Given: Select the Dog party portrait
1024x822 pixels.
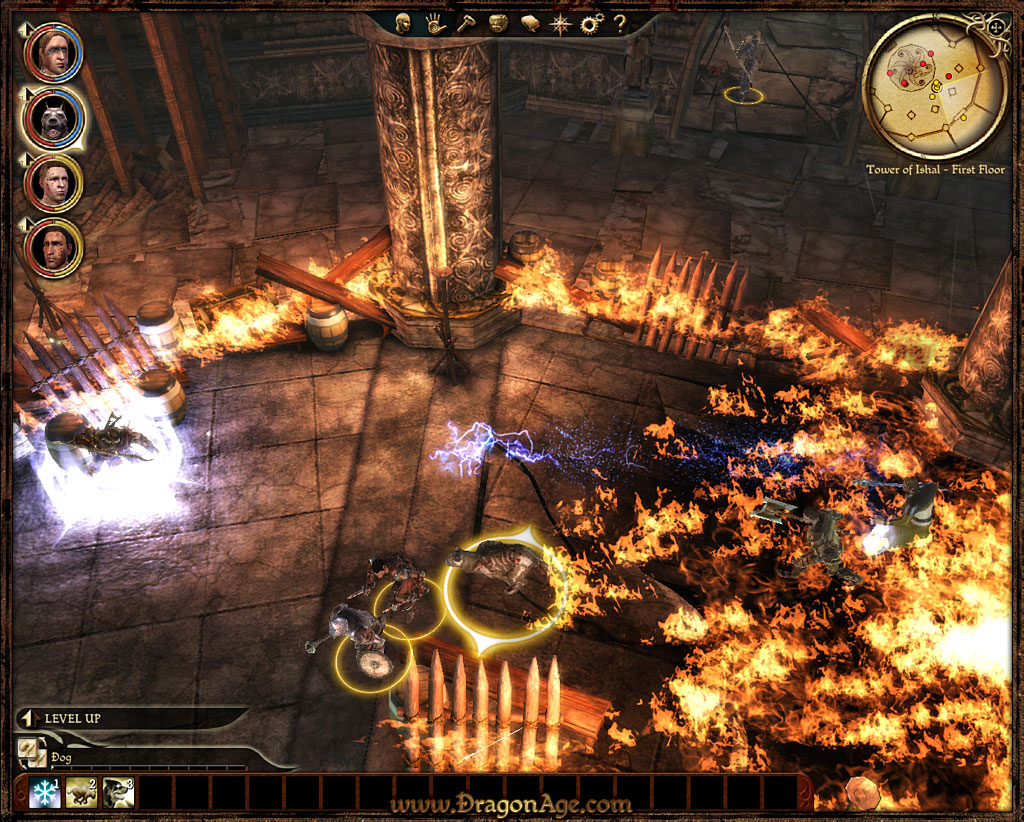Looking at the screenshot, I should [52, 119].
